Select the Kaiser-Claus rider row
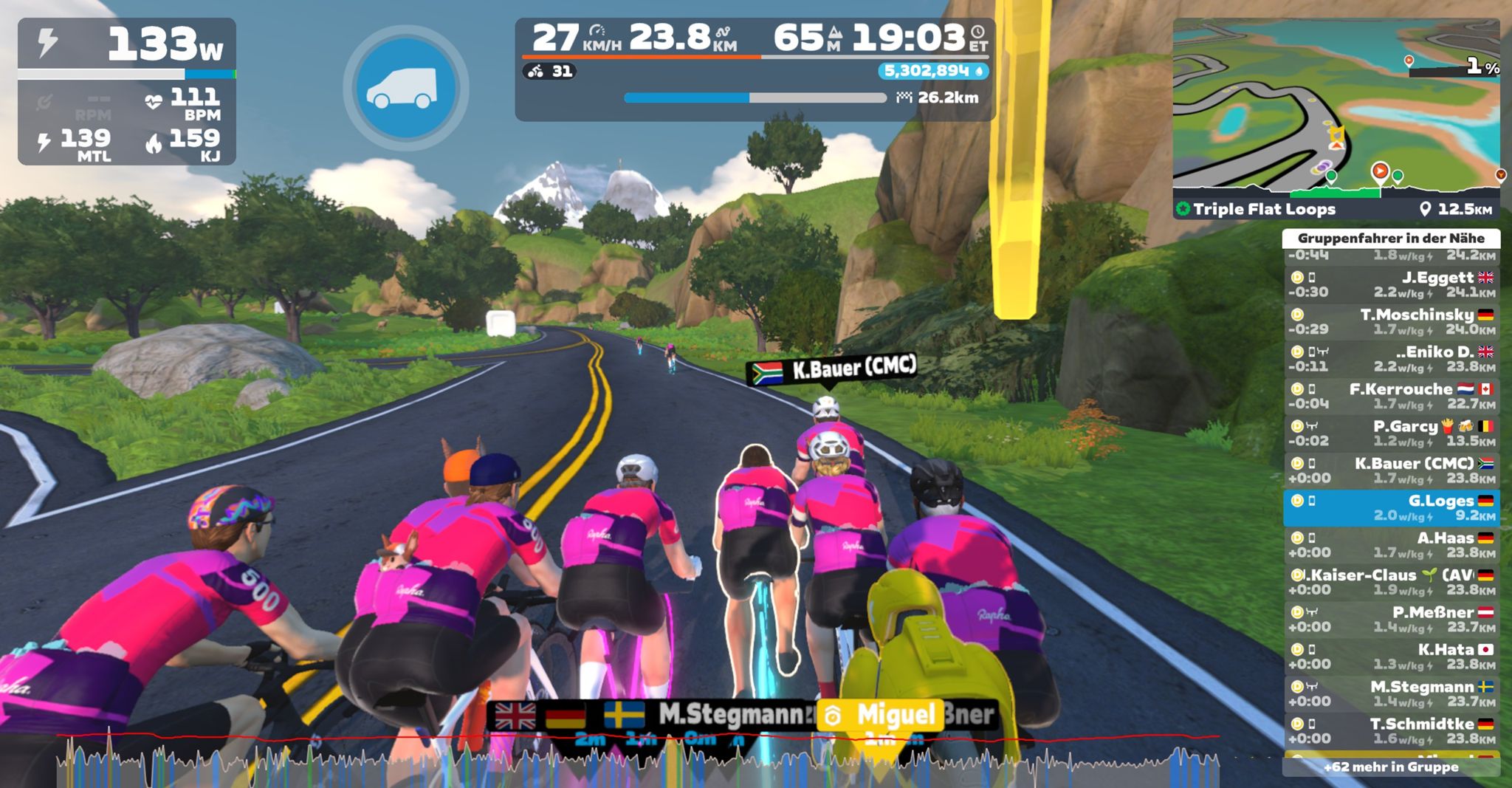 click(x=1392, y=582)
